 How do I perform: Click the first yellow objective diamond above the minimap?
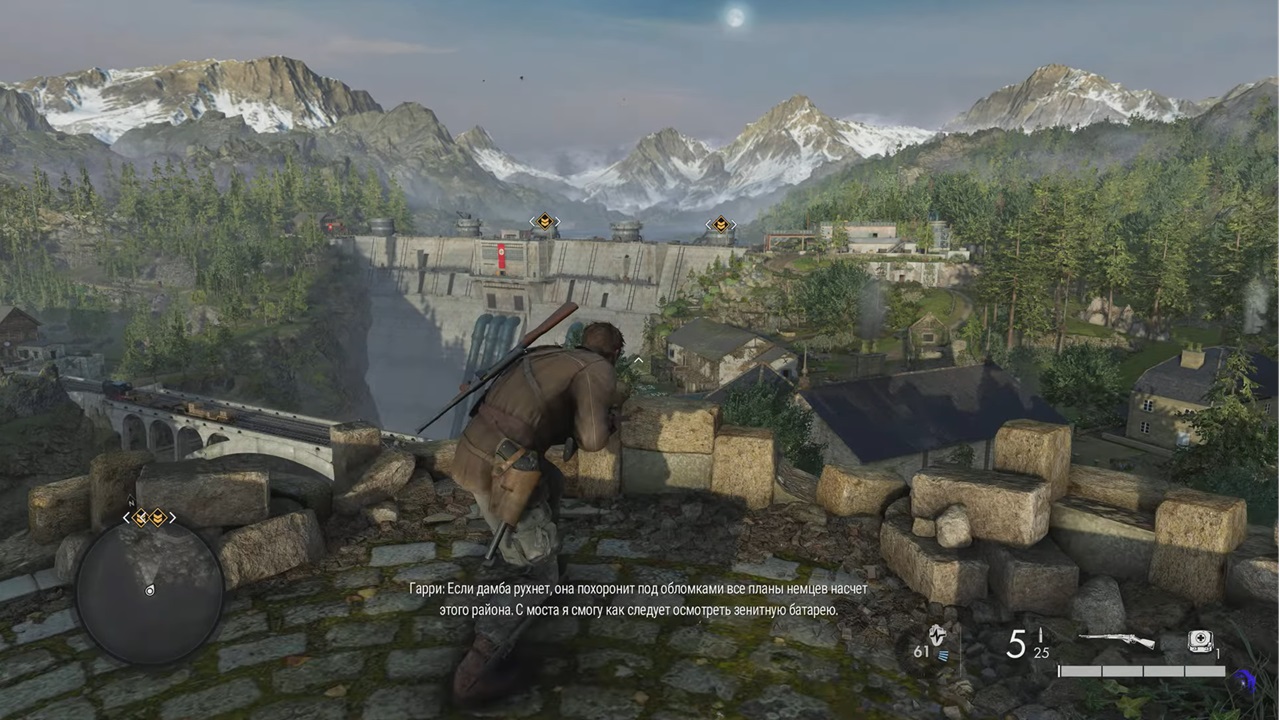140,517
